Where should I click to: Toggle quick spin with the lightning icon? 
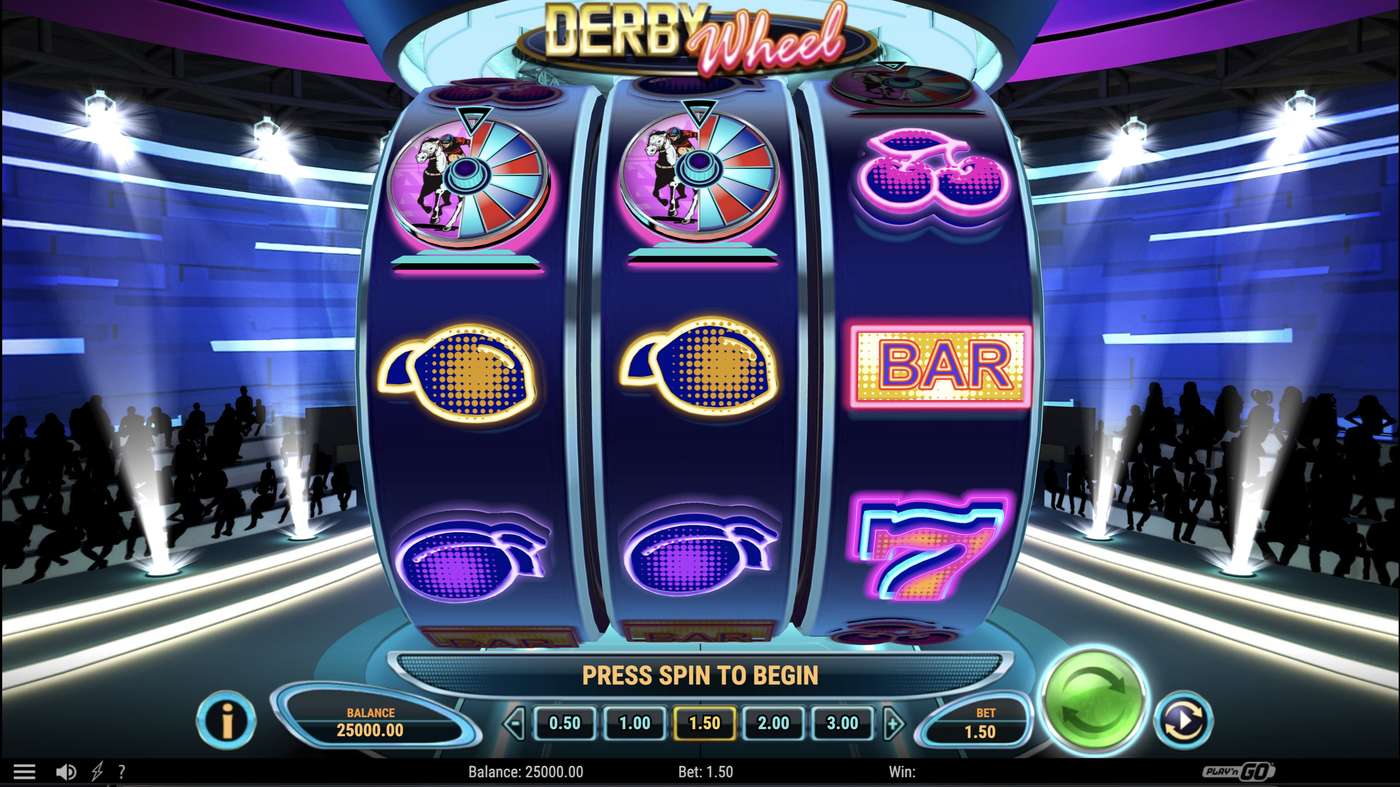point(94,771)
